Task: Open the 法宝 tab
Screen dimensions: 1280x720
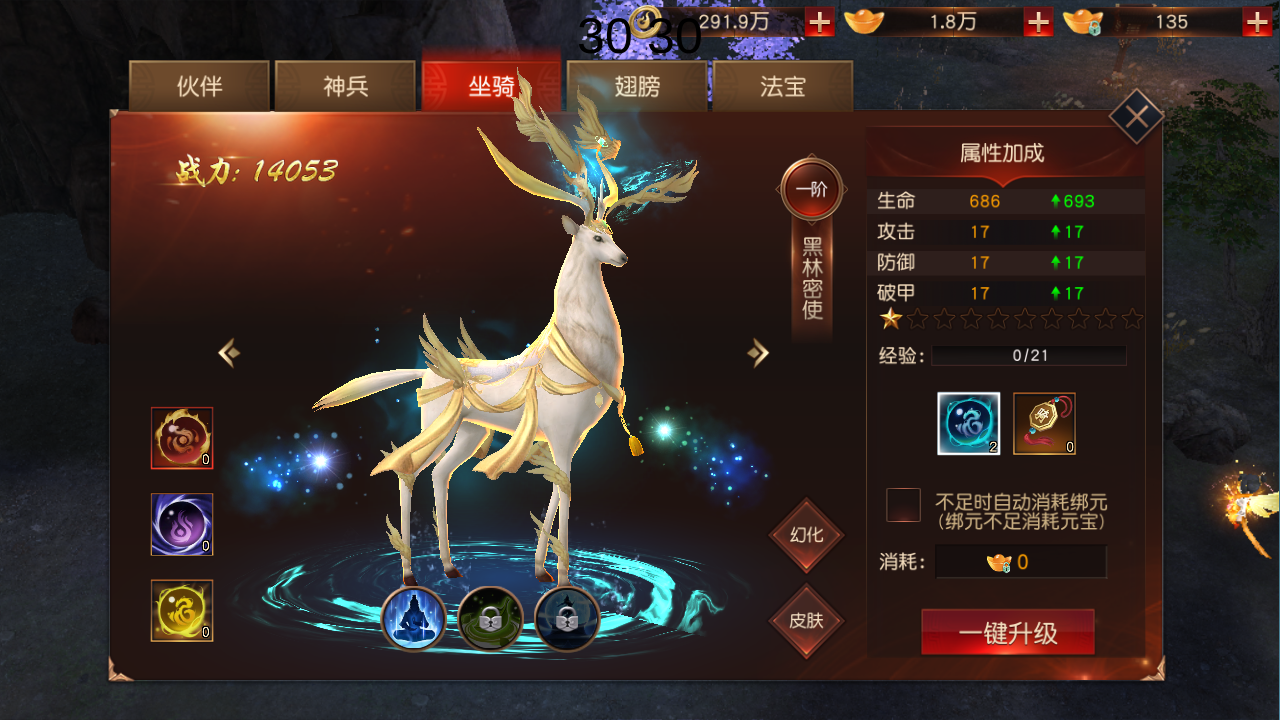Action: coord(782,87)
